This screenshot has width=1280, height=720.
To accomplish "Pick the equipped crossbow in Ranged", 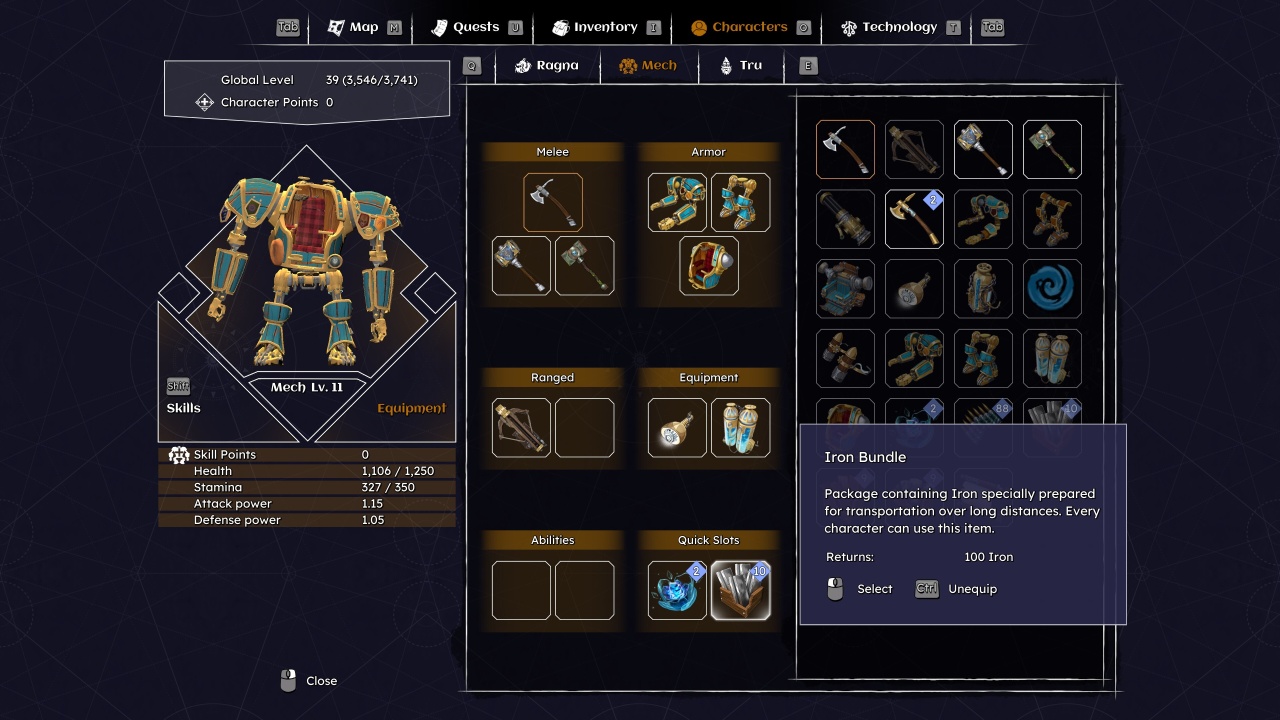I will [x=521, y=428].
